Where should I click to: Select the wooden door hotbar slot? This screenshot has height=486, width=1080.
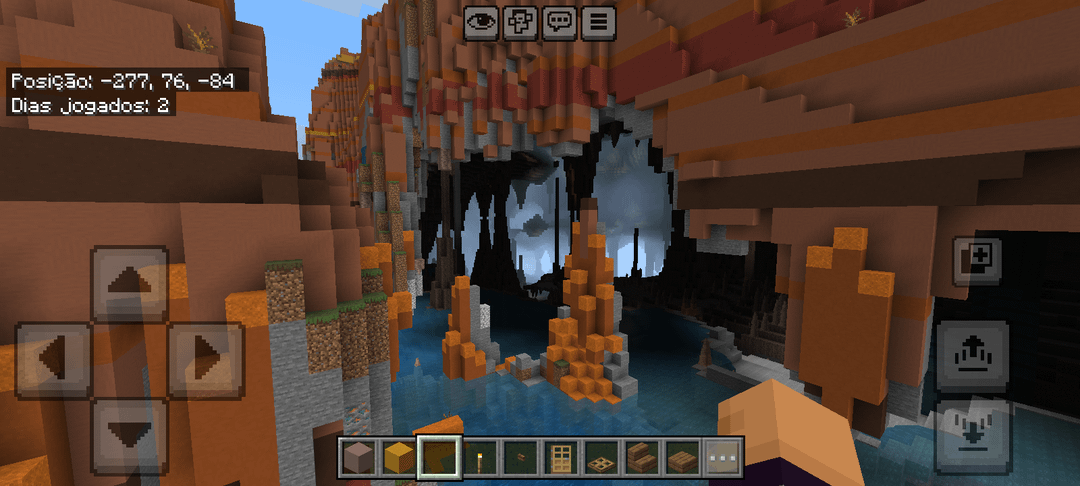561,457
